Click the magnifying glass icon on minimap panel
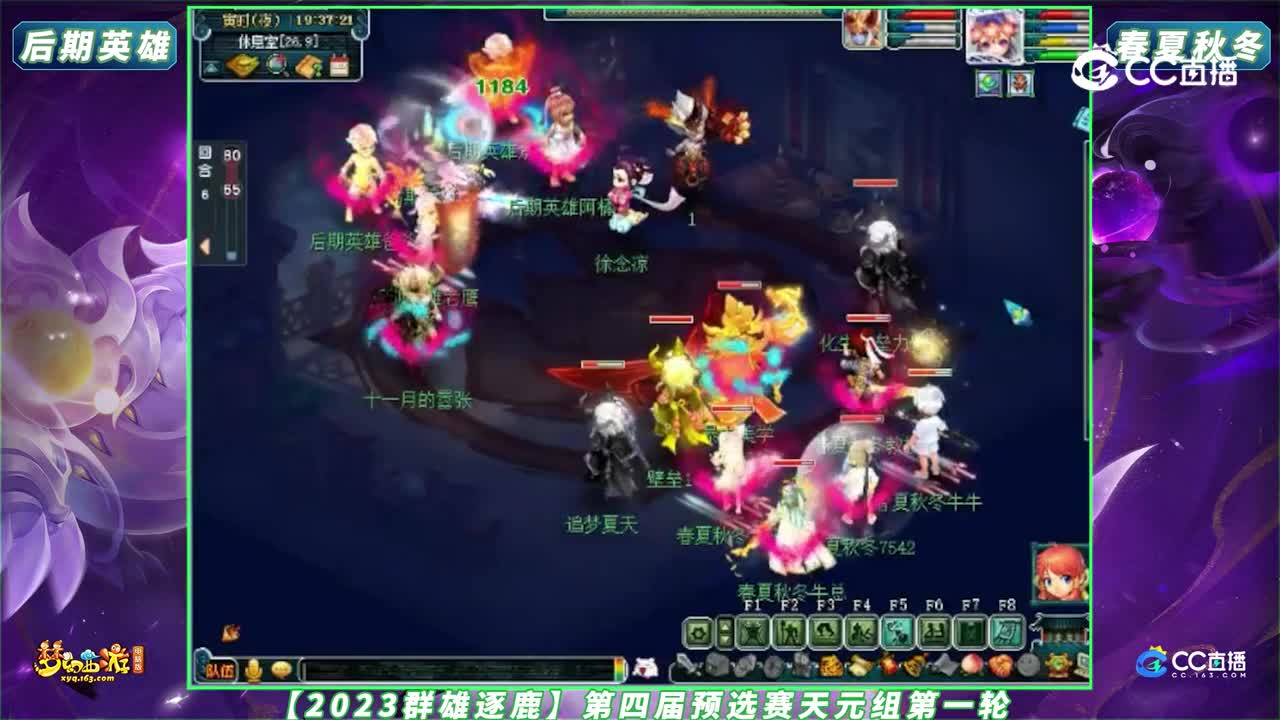1280x720 pixels. (x=276, y=64)
